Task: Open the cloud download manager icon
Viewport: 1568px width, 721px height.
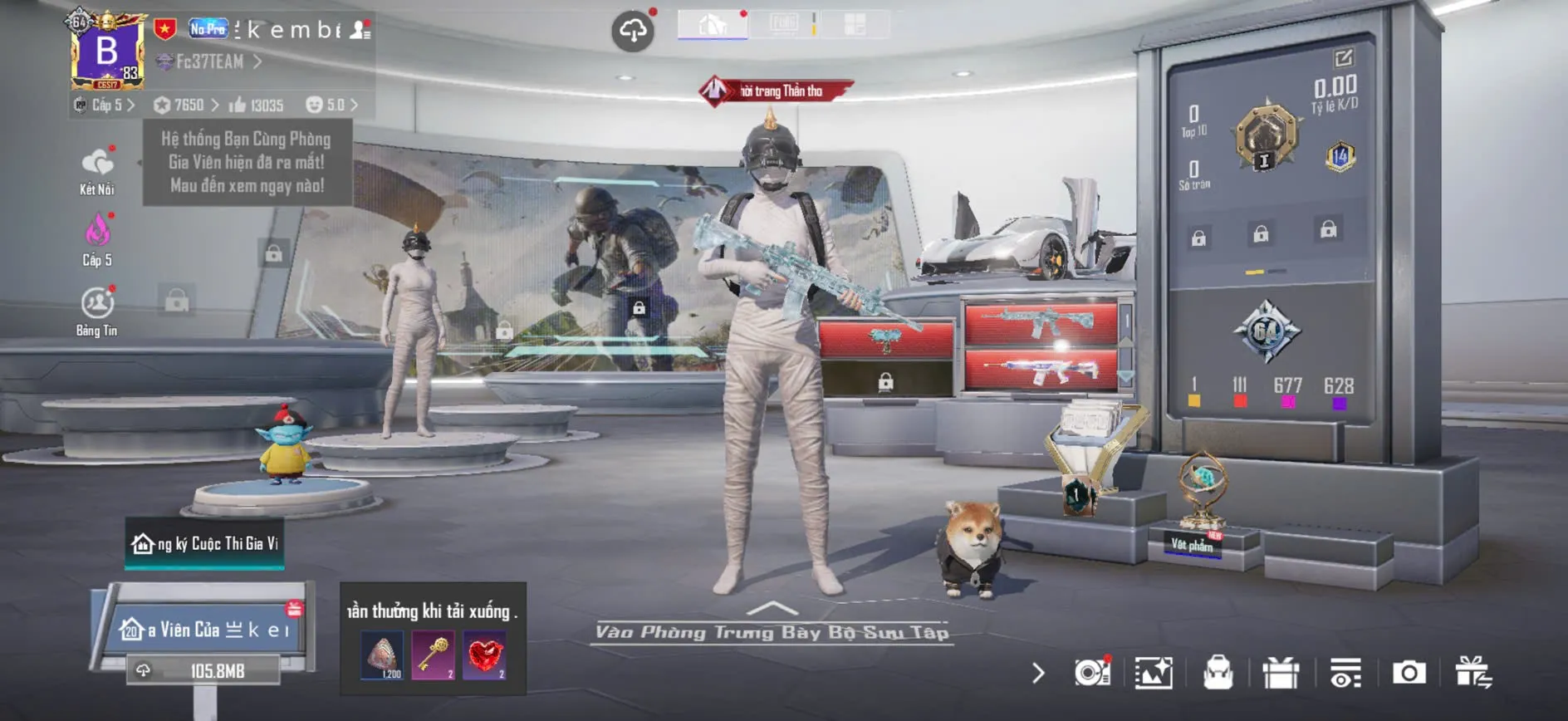Action: pos(633,32)
